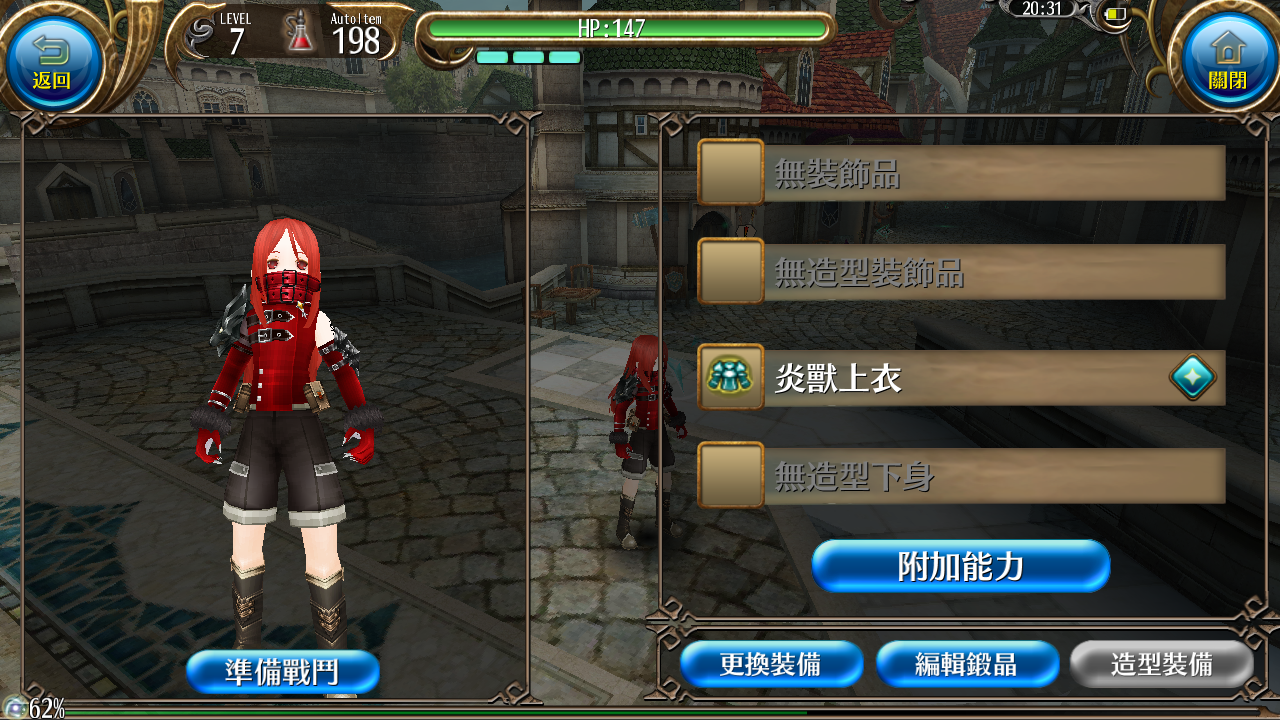Viewport: 1280px width, 720px height.
Task: Switch to the 造型裝備 tab
Action: pos(1162,663)
